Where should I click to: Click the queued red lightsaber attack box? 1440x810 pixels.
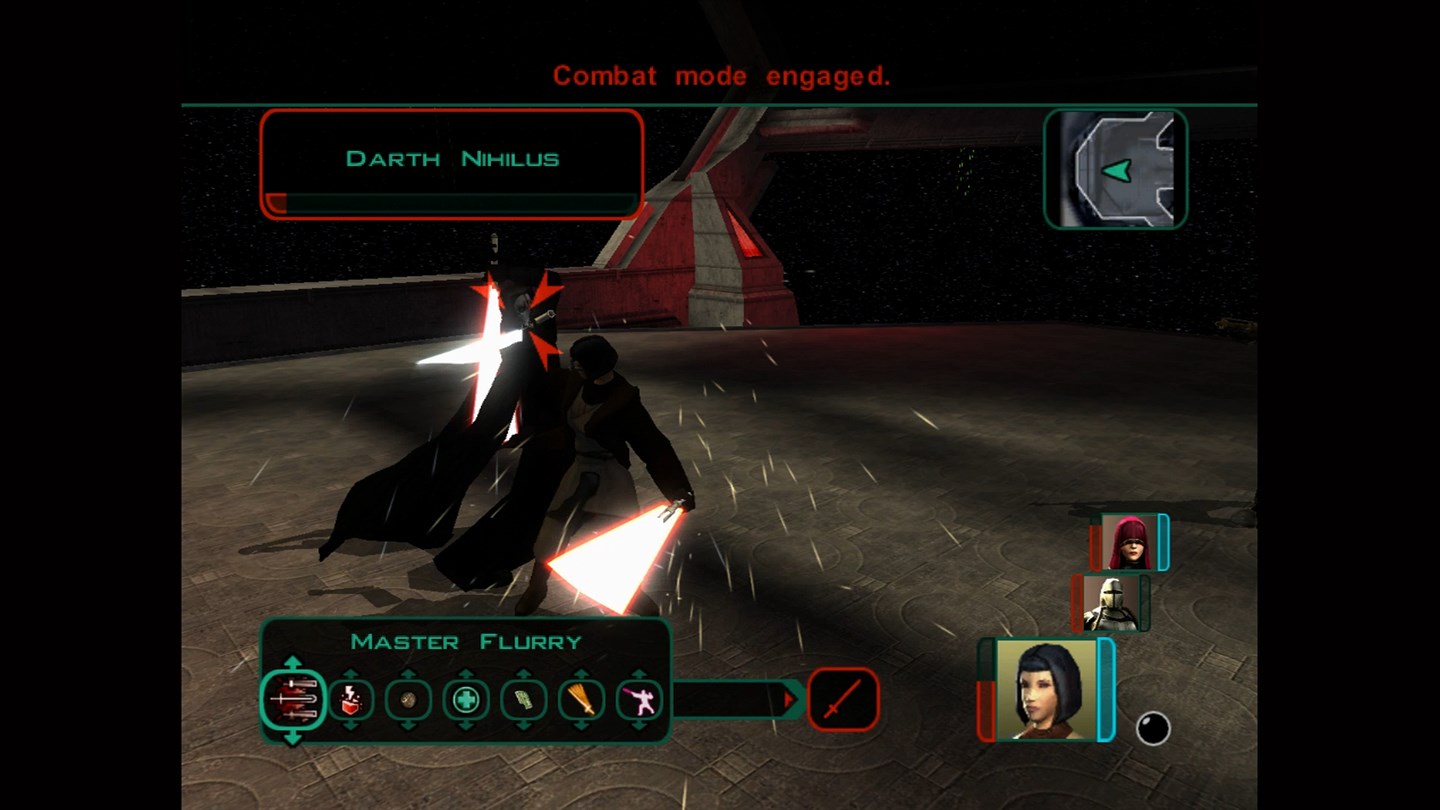pyautogui.click(x=843, y=699)
